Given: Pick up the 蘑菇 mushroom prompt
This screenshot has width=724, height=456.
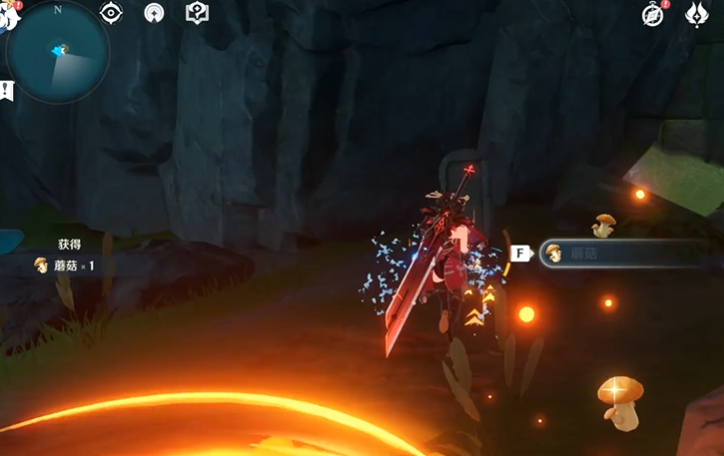Looking at the screenshot, I should click(x=620, y=253).
